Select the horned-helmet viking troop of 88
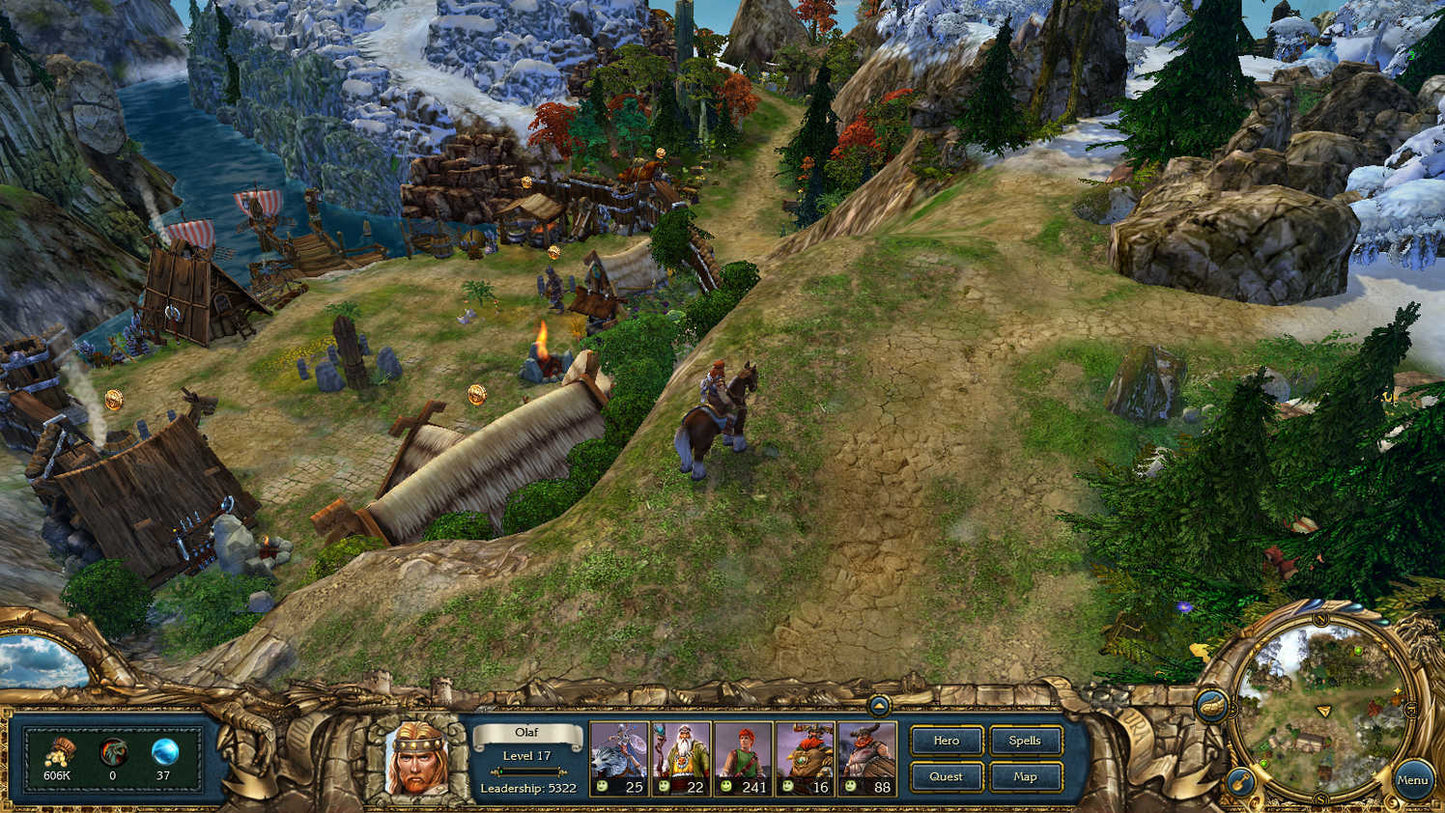 pyautogui.click(x=867, y=751)
